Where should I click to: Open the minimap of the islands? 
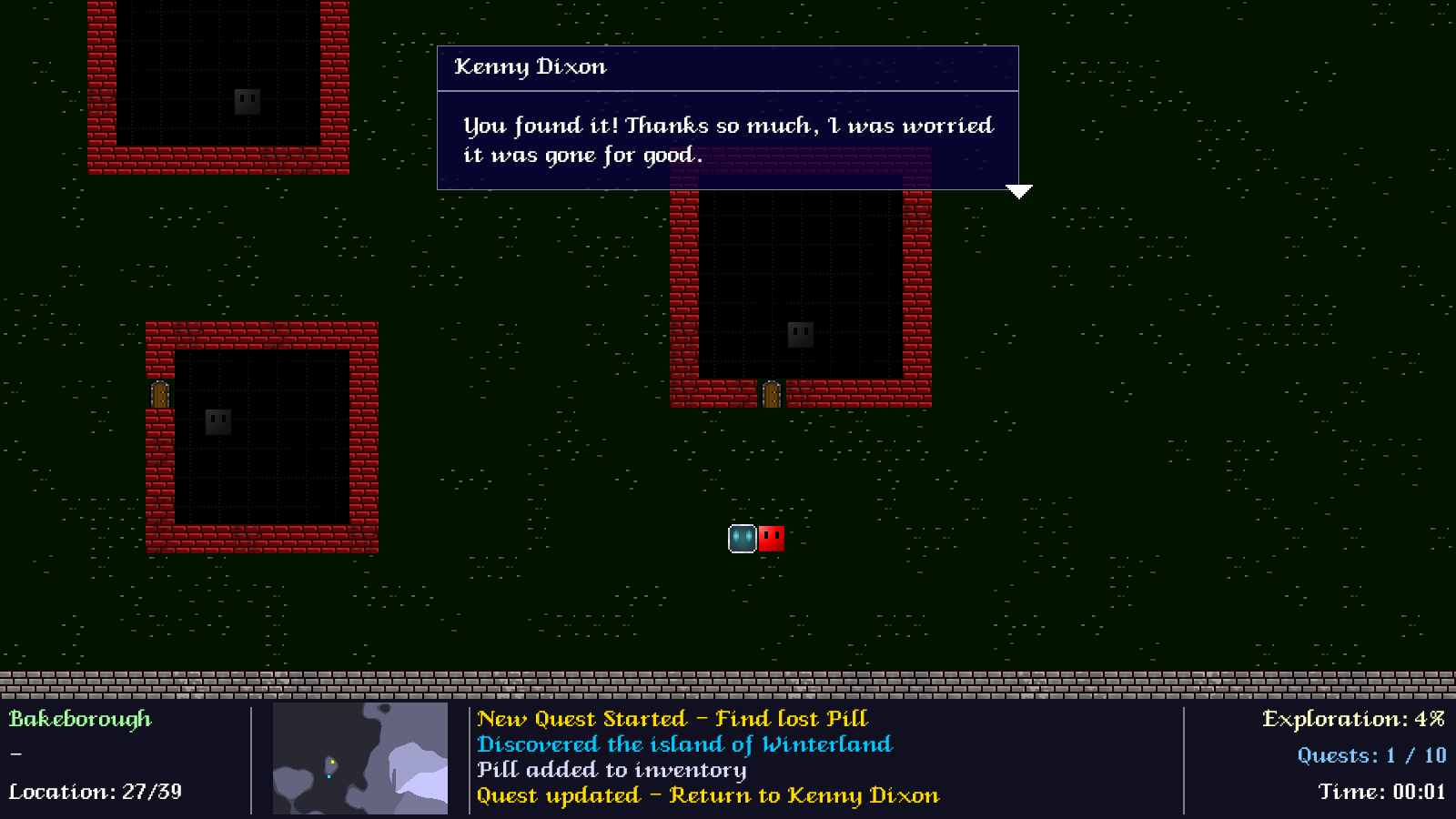click(x=360, y=758)
